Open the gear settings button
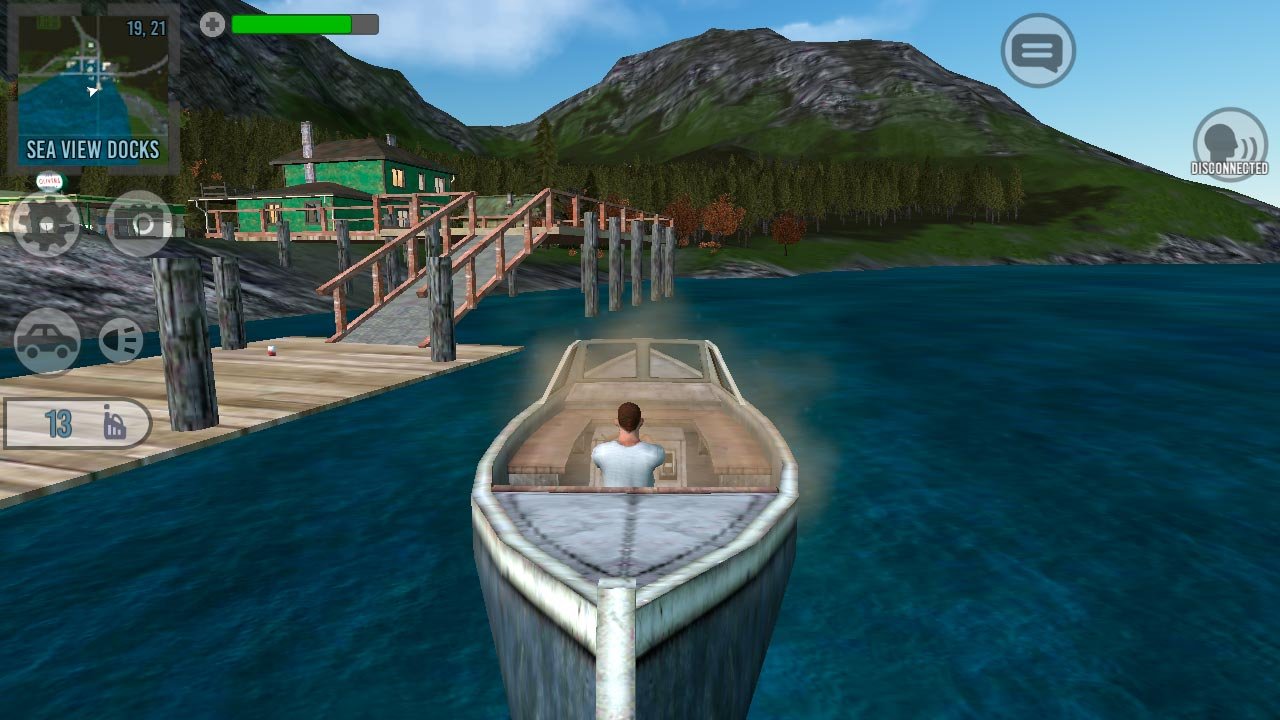The image size is (1280, 720). click(x=46, y=224)
